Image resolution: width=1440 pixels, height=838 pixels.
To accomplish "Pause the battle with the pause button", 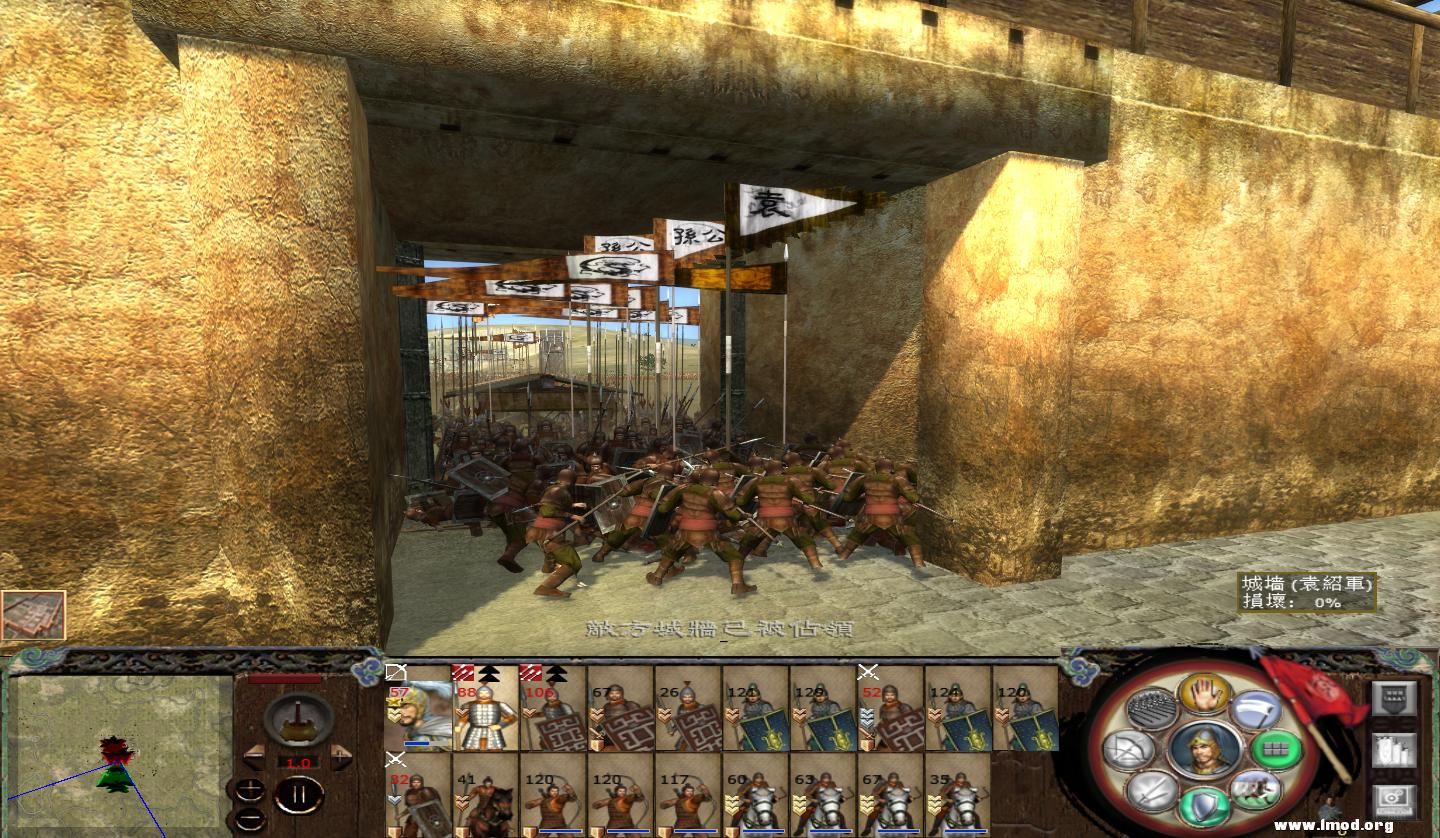I will [299, 796].
